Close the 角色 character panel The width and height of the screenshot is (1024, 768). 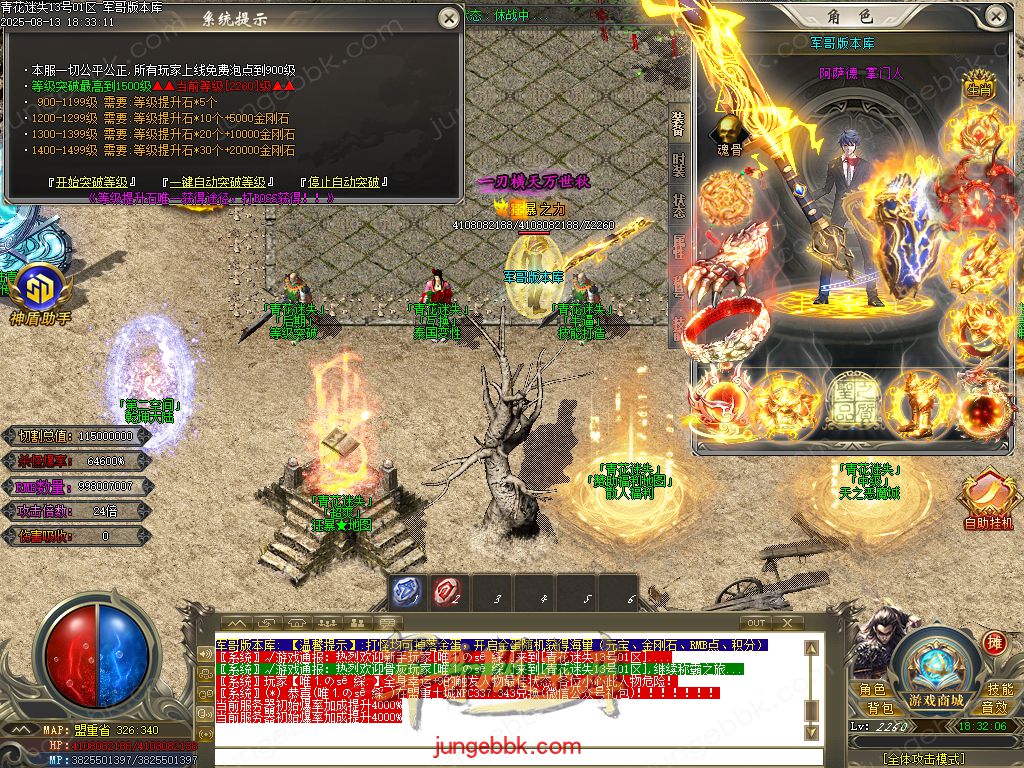(x=995, y=16)
